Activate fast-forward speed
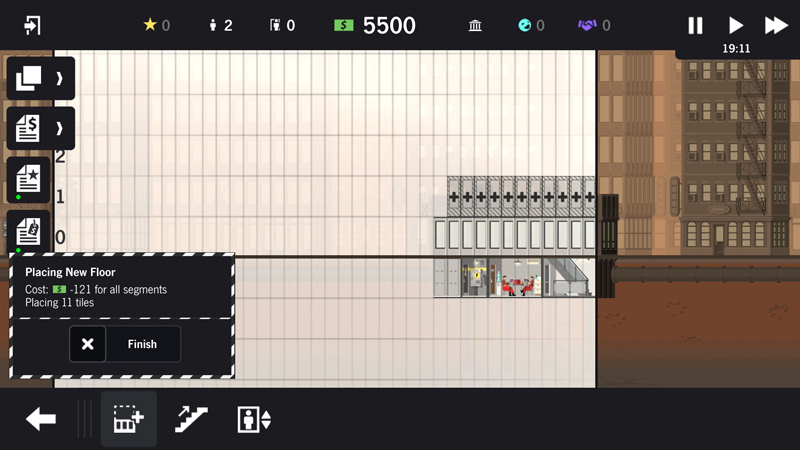 [776, 26]
